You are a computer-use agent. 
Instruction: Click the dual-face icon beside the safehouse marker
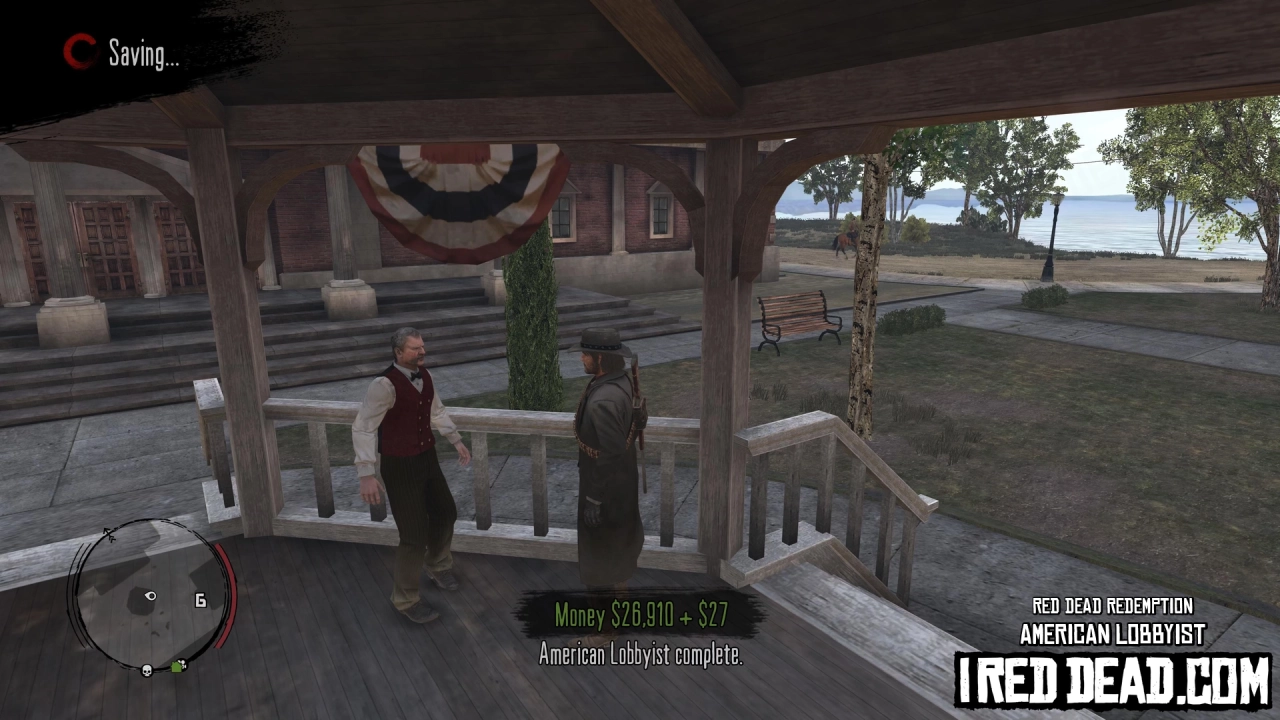(183, 662)
